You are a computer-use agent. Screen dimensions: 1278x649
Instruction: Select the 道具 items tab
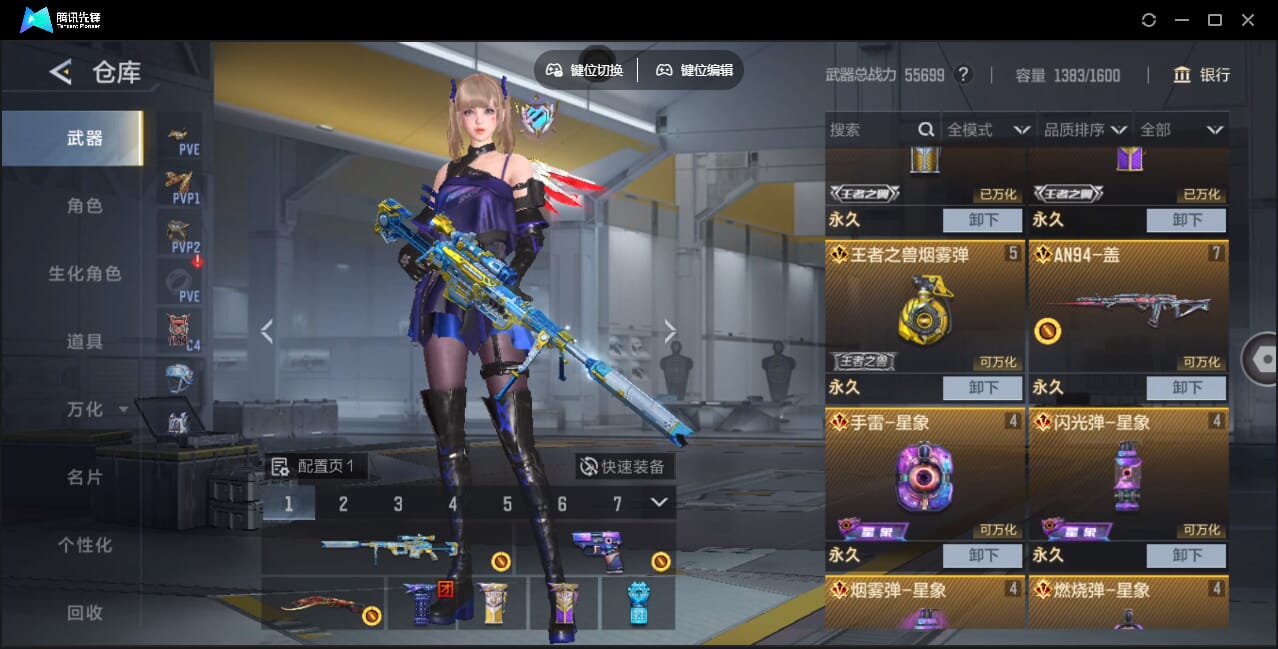point(85,342)
